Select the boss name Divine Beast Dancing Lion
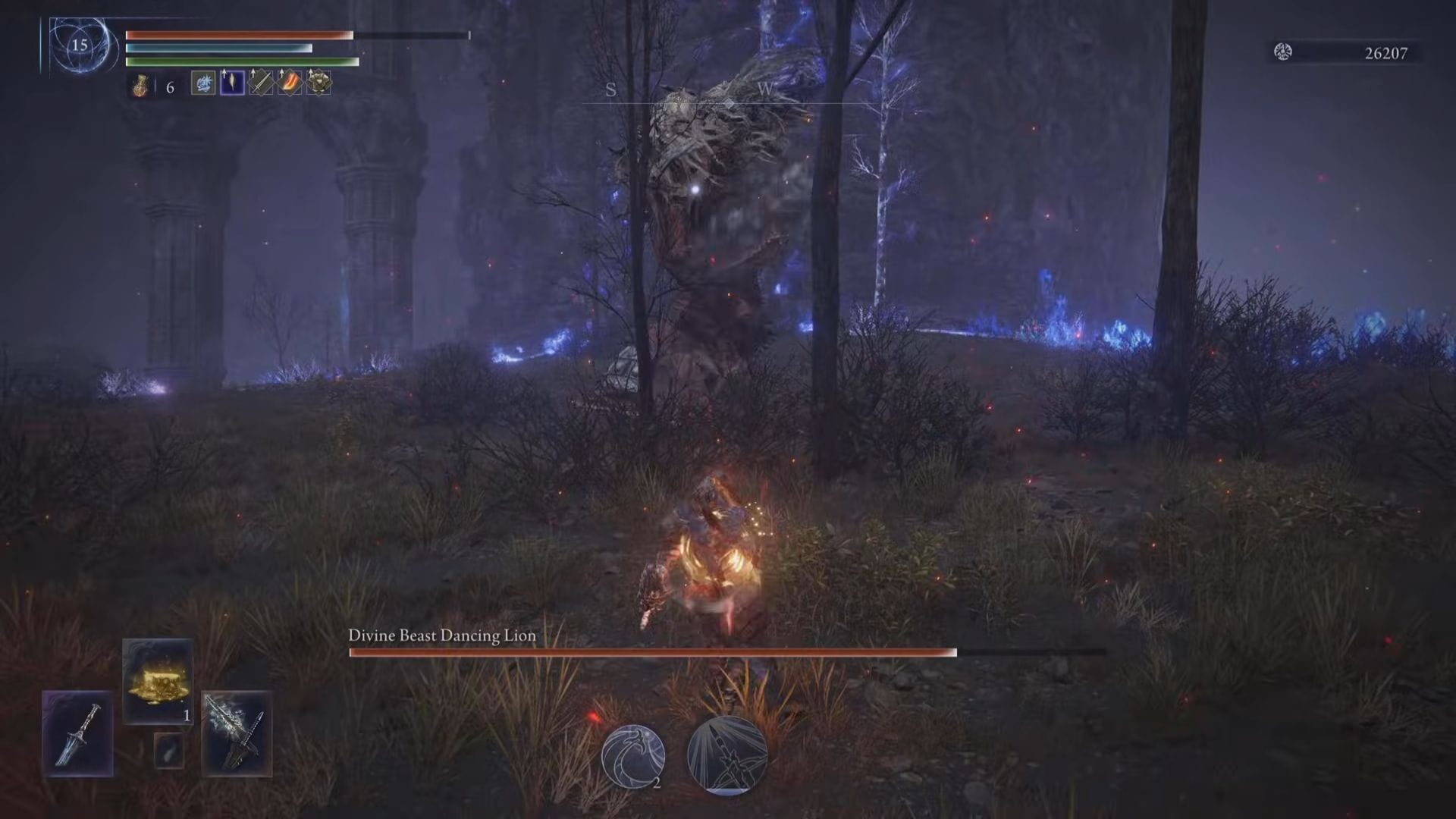1456x819 pixels. point(441,637)
